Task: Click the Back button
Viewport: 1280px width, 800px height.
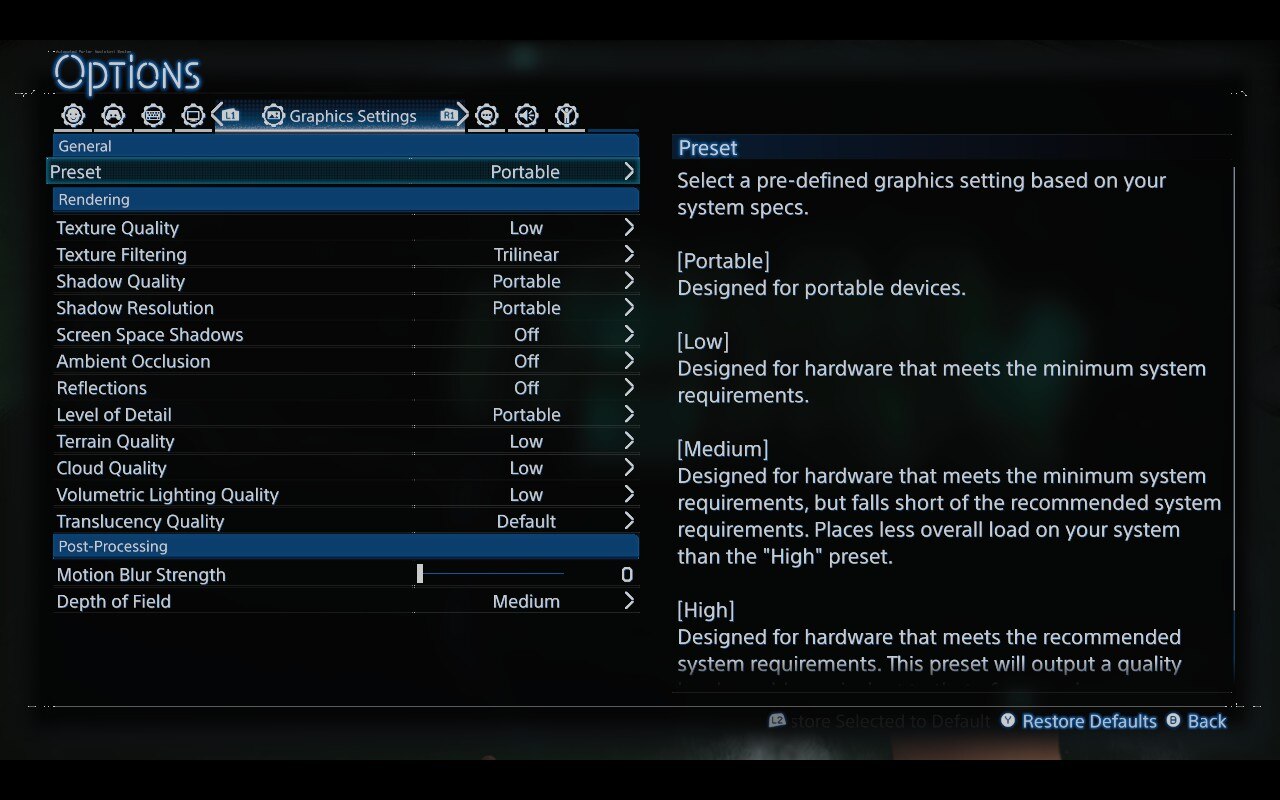Action: pos(1206,721)
